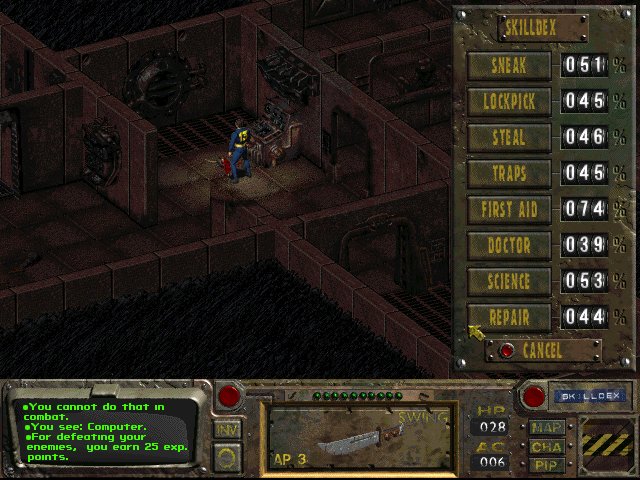The image size is (640, 480).
Task: Choose the Steal skill
Action: pyautogui.click(x=510, y=138)
